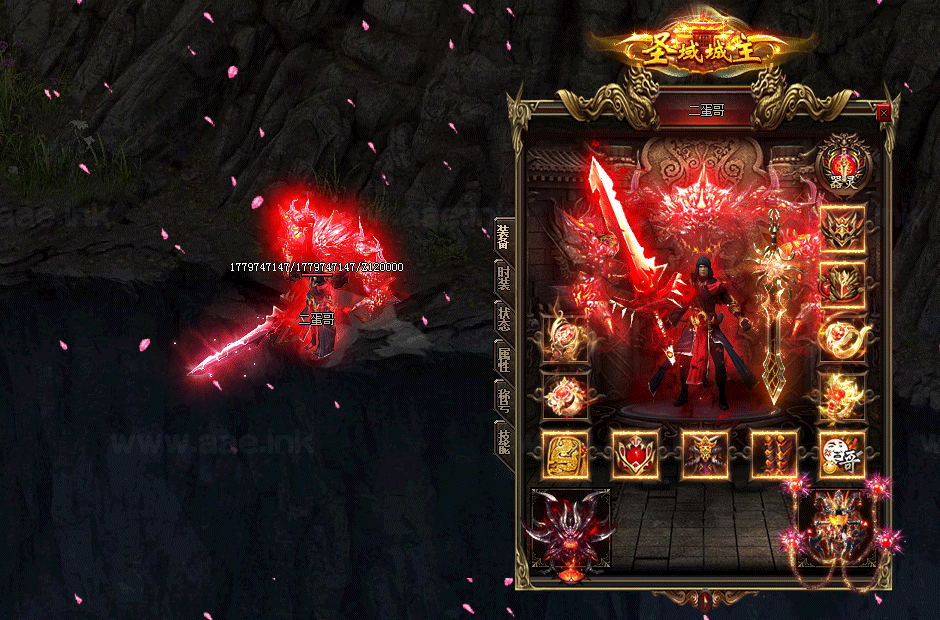Click the red demon mask portrait slot

coord(571,530)
